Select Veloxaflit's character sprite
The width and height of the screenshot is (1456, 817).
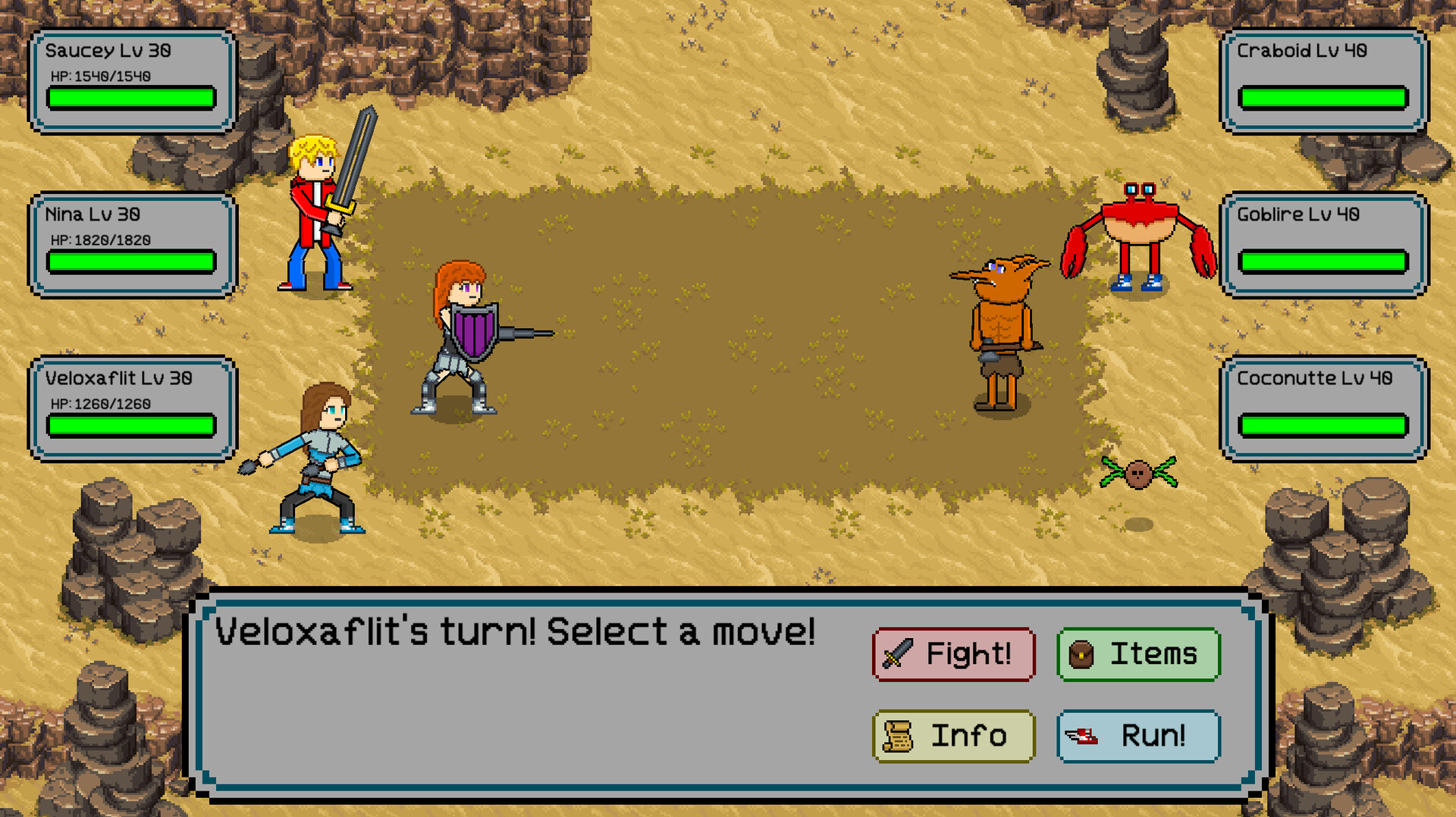click(318, 455)
